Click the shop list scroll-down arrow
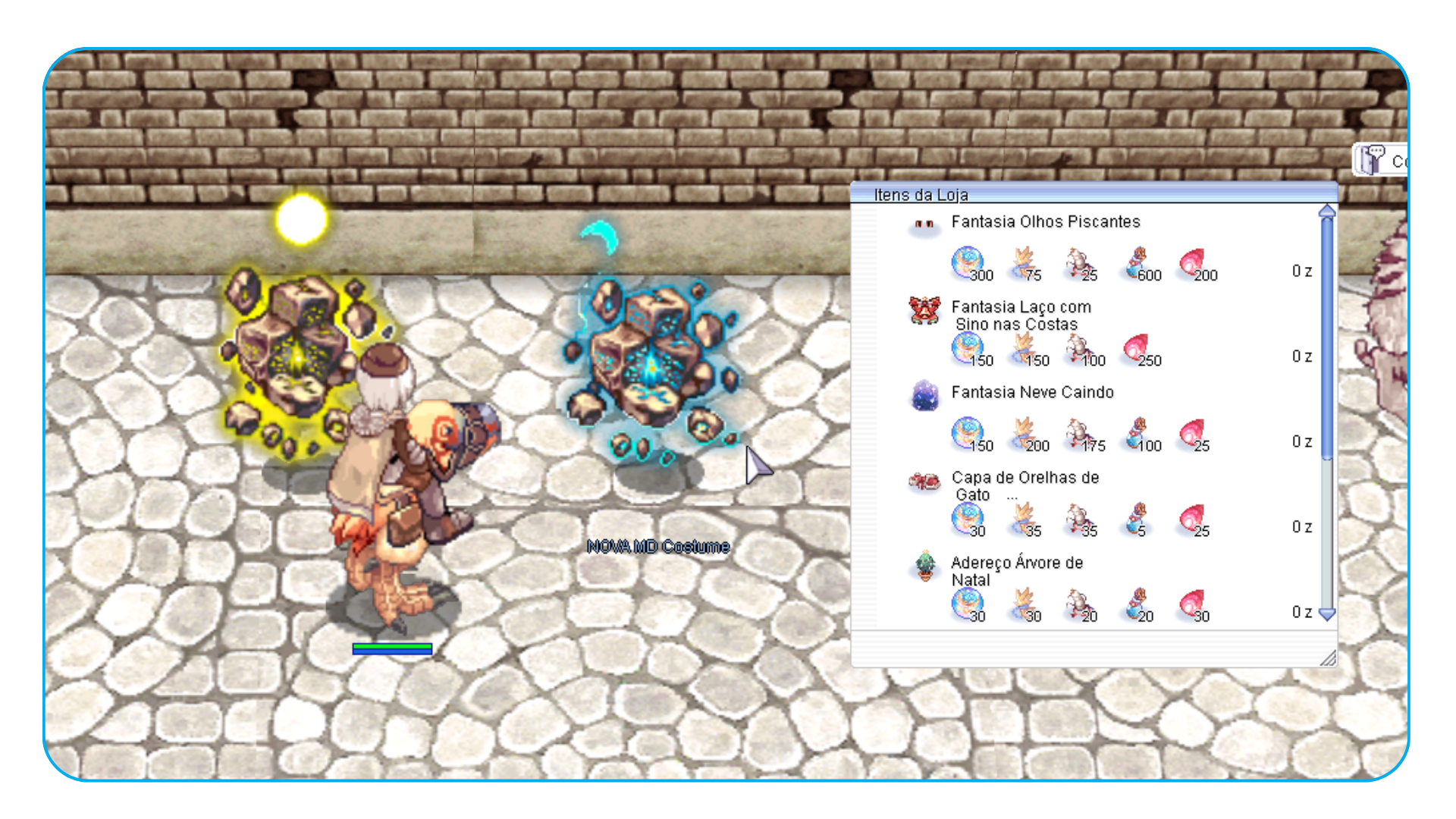The image size is (1456, 819). tap(1326, 614)
